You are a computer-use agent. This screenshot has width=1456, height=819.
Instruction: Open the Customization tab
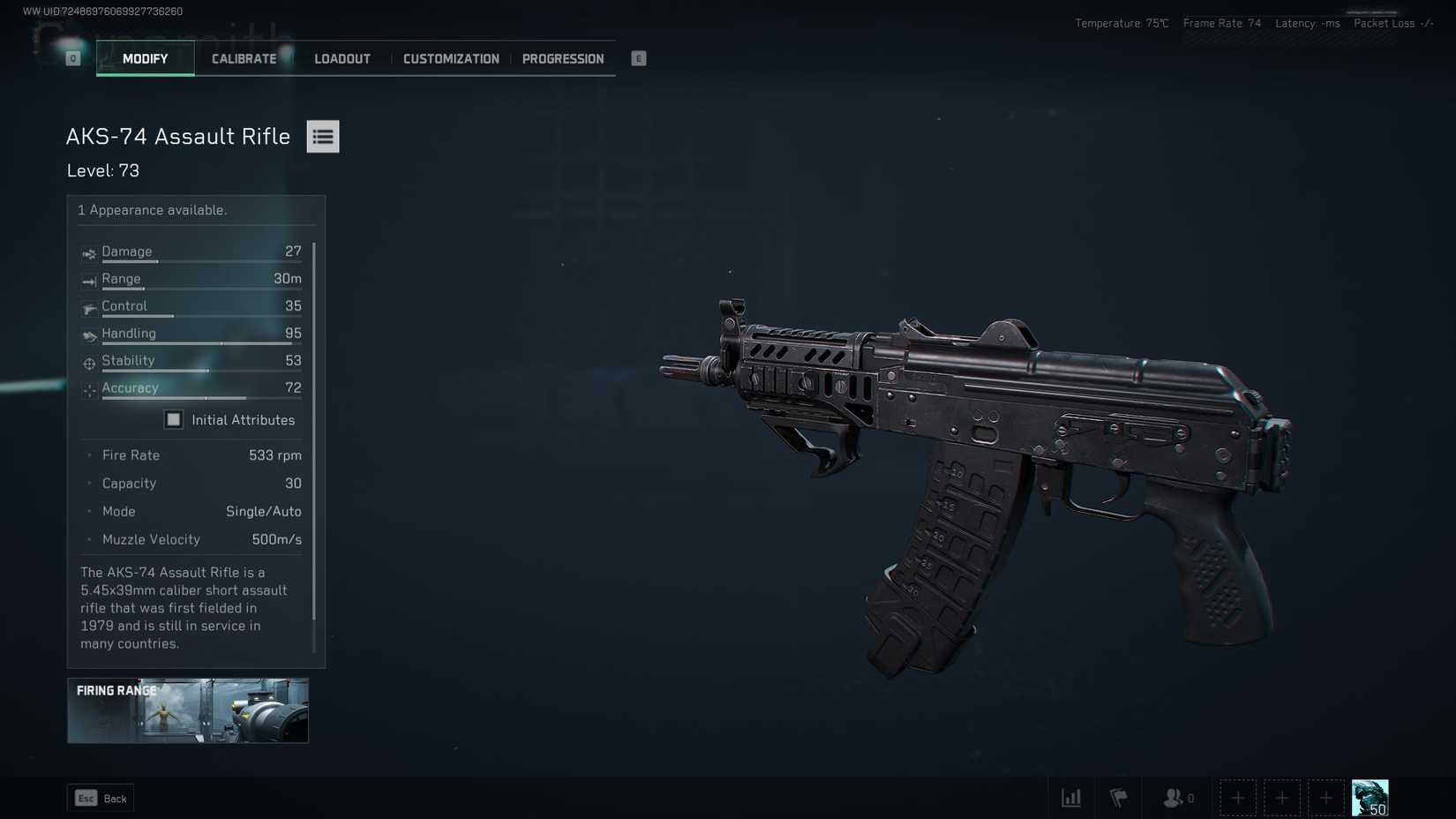tap(450, 58)
